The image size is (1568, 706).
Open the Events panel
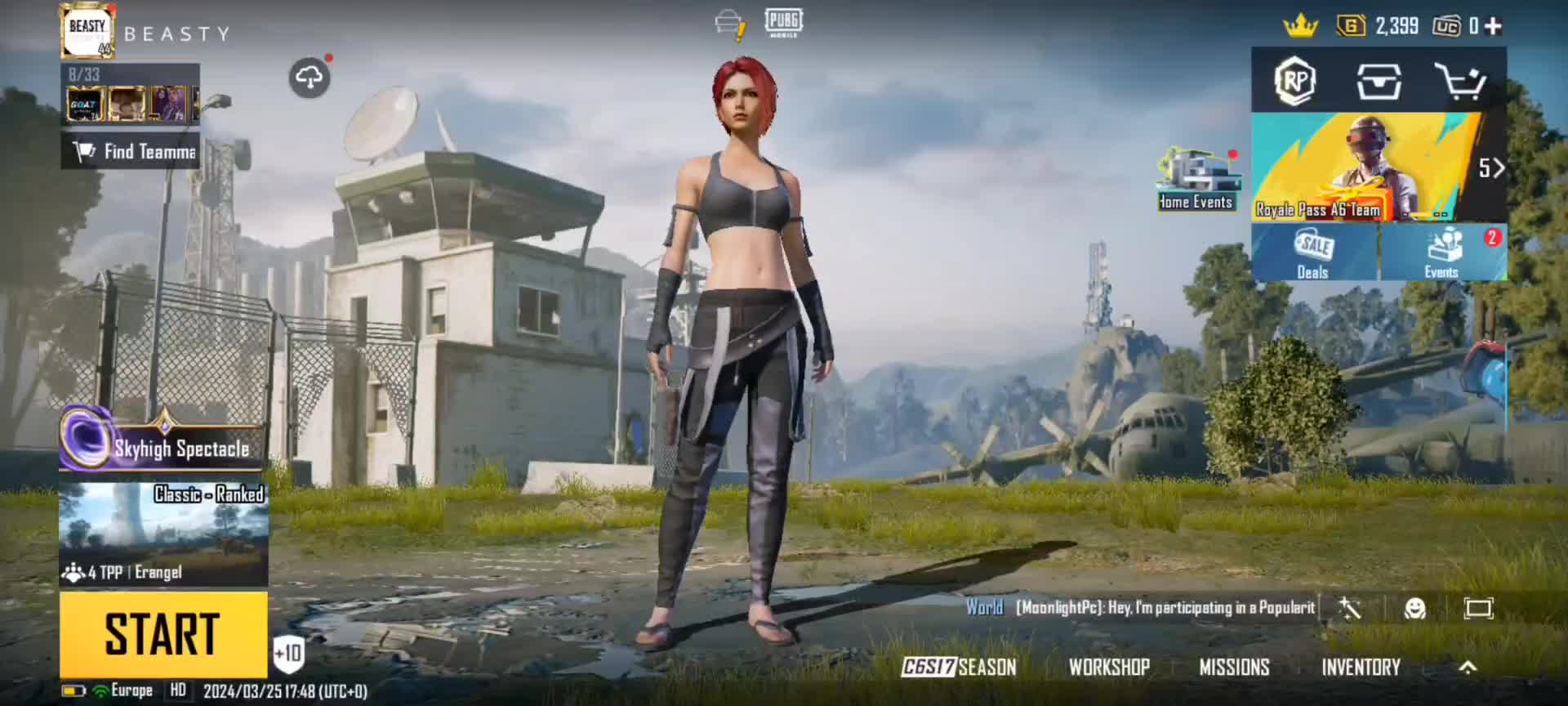click(1443, 252)
